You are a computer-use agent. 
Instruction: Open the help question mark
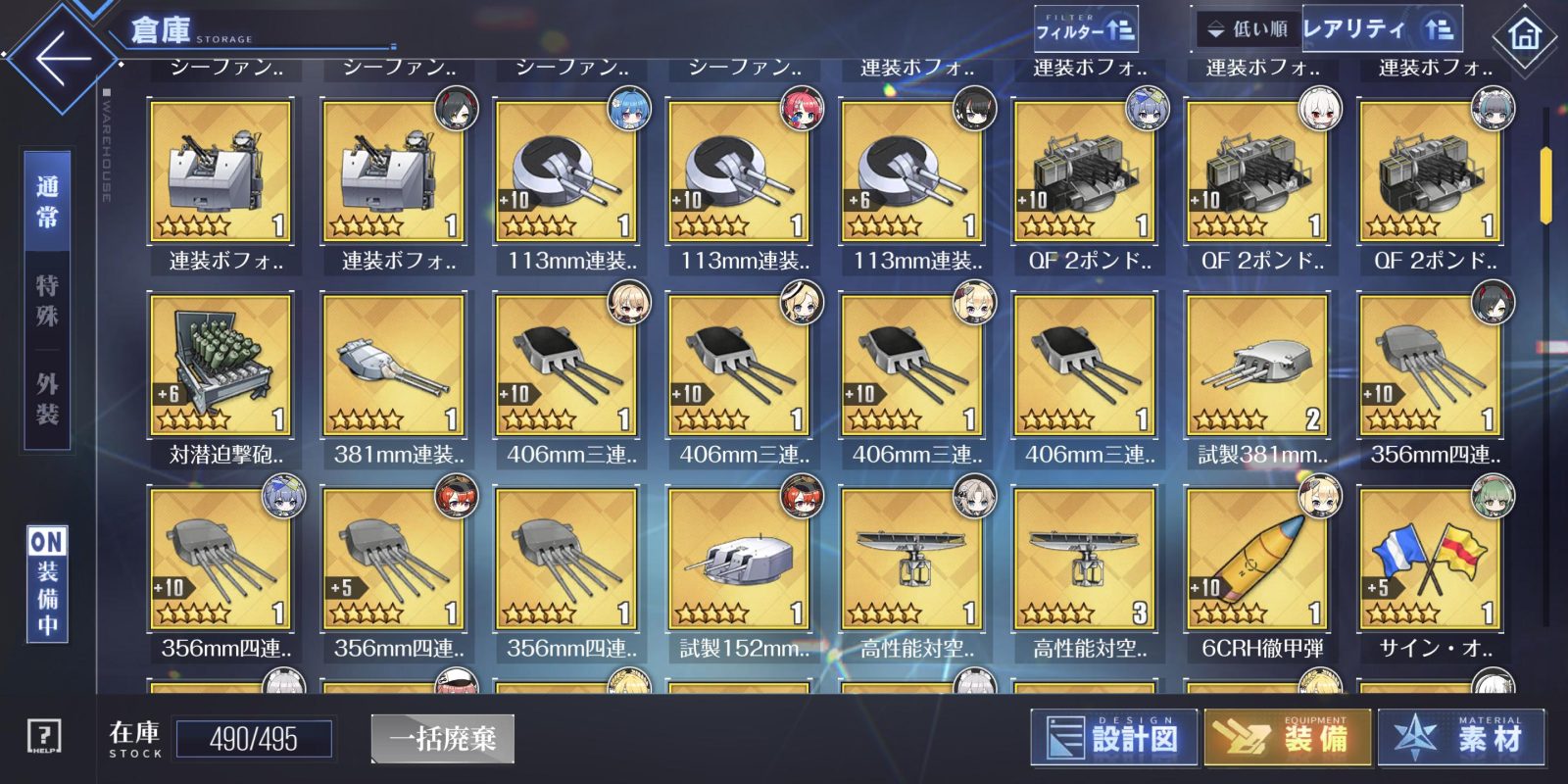click(44, 736)
